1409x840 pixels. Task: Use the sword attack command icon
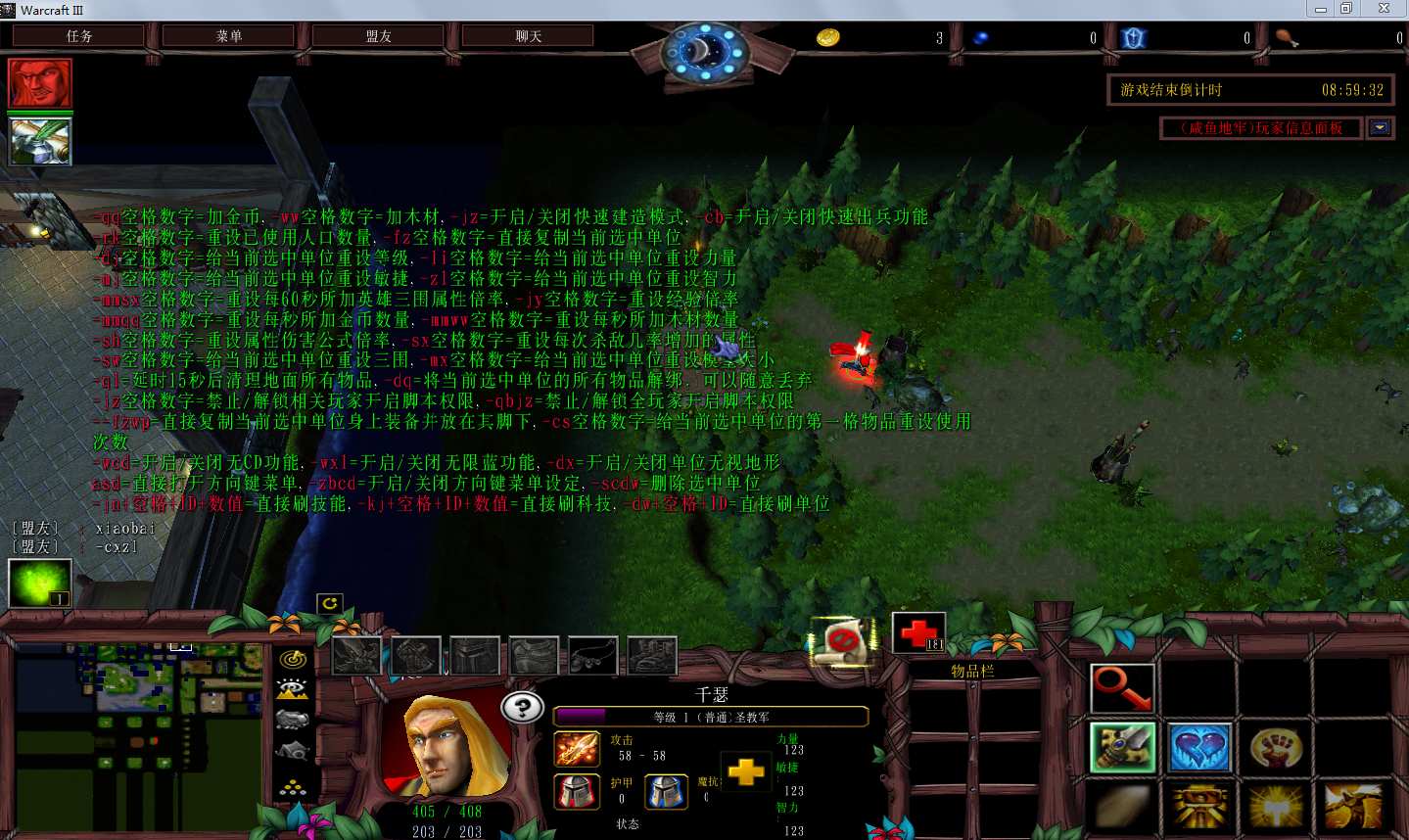(1122, 748)
